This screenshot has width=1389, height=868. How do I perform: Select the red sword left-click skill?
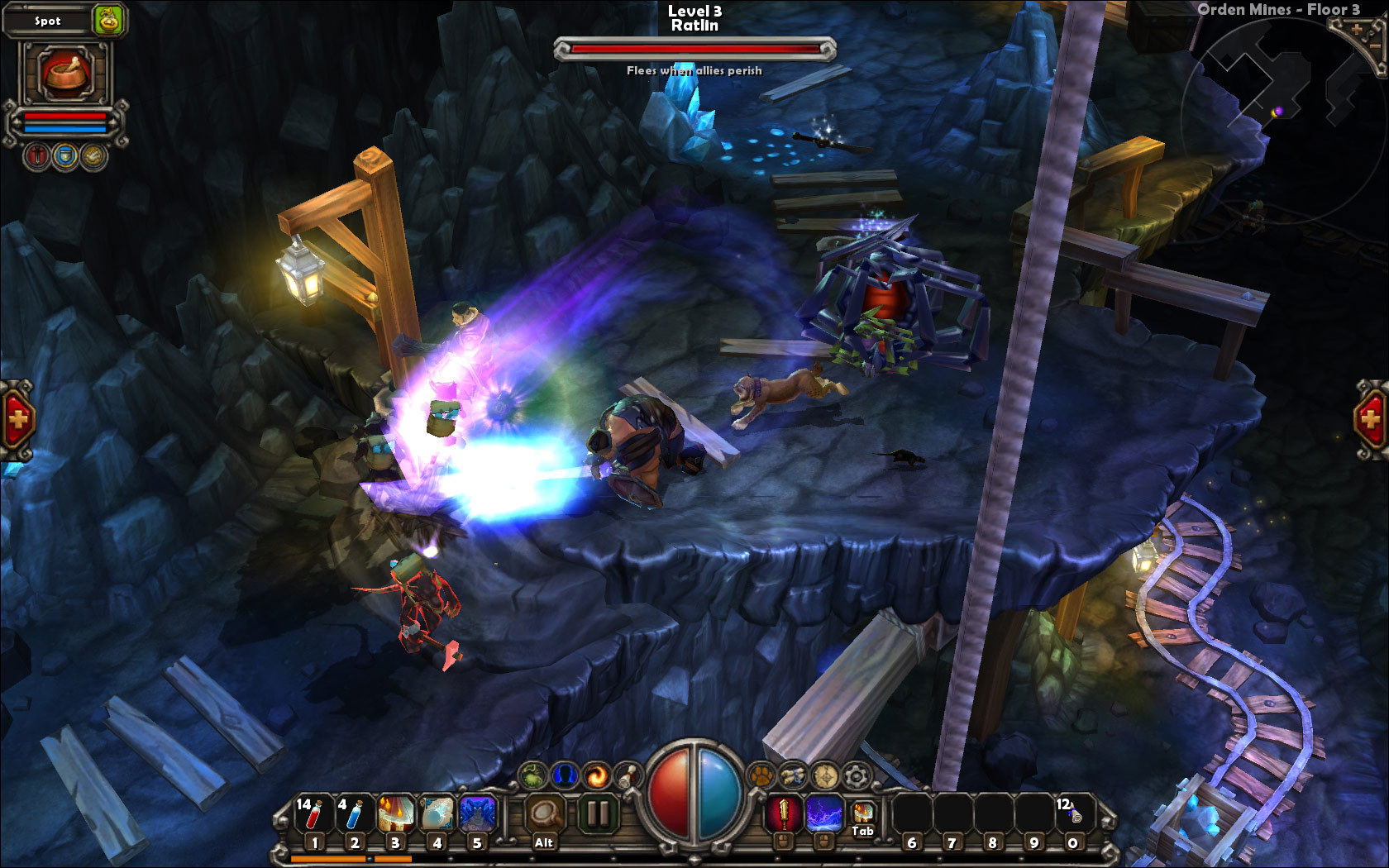point(783,813)
